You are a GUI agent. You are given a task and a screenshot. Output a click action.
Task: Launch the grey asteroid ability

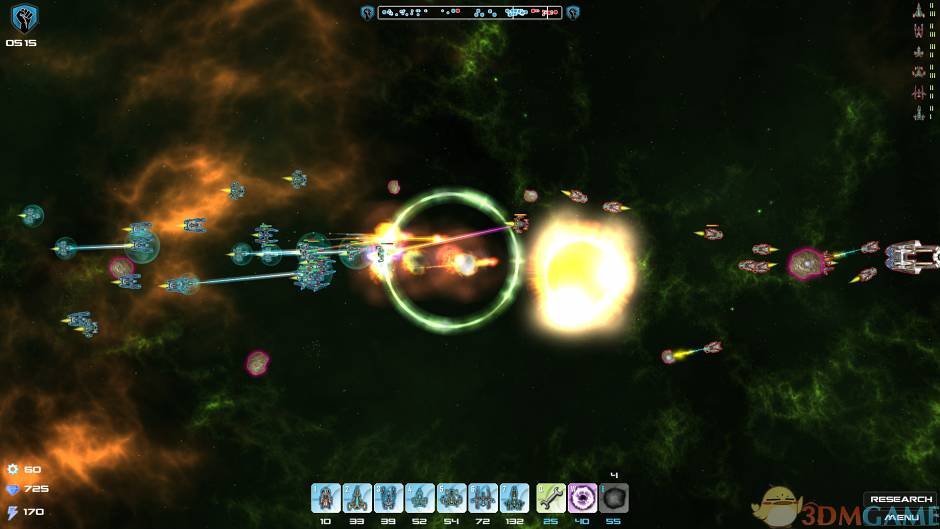click(x=614, y=498)
